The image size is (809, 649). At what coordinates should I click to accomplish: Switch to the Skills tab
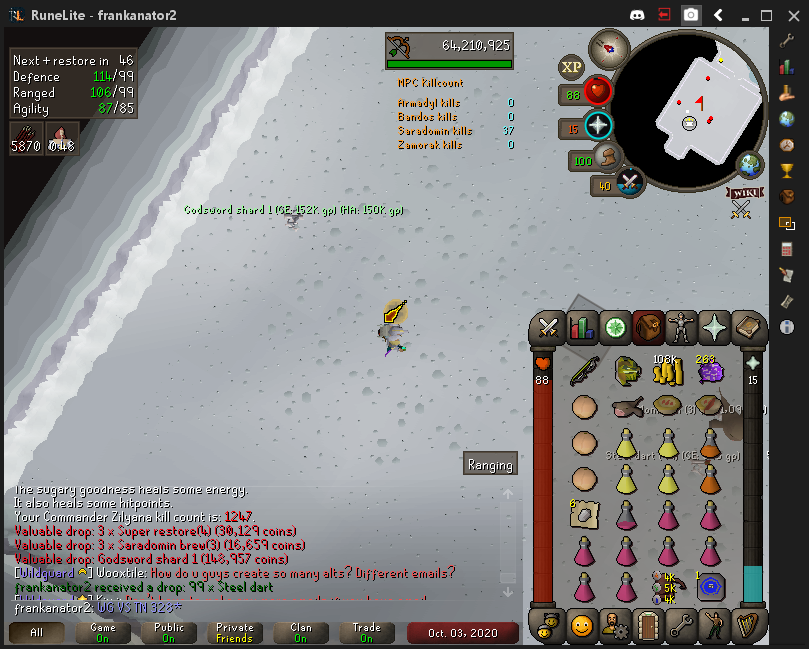[581, 327]
